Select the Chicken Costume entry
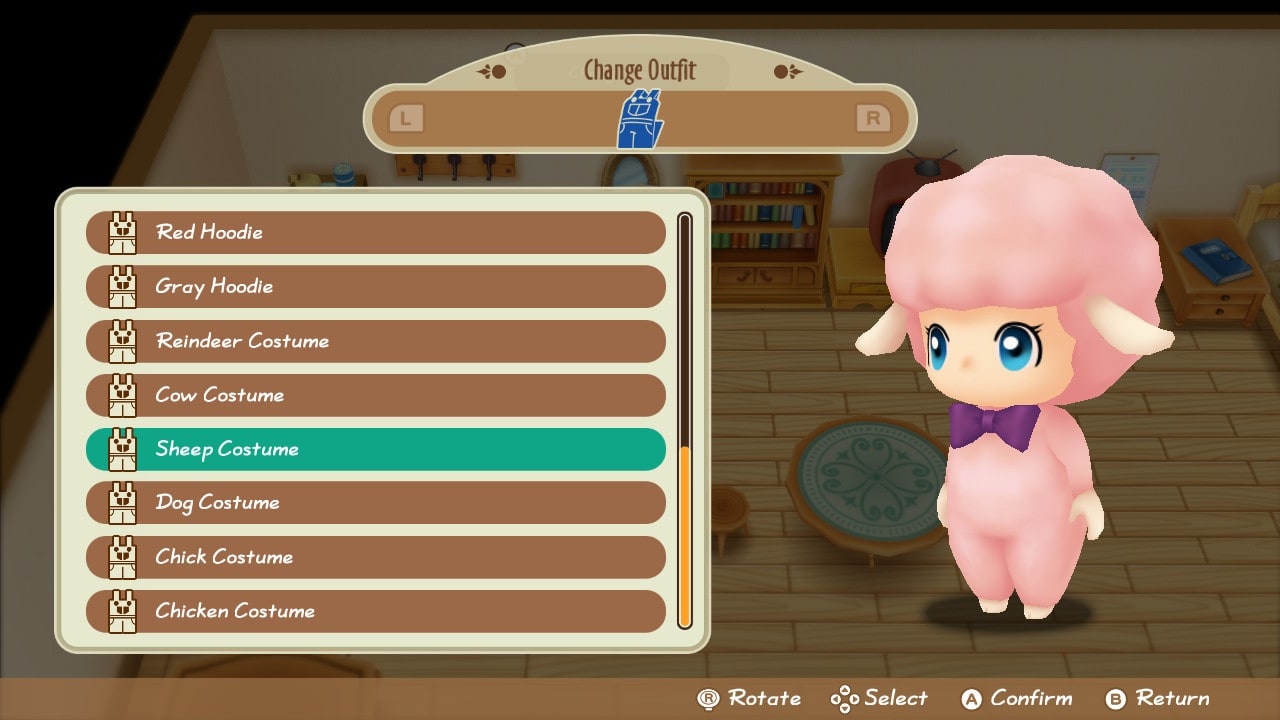Screen dimensions: 1280x720 point(375,611)
